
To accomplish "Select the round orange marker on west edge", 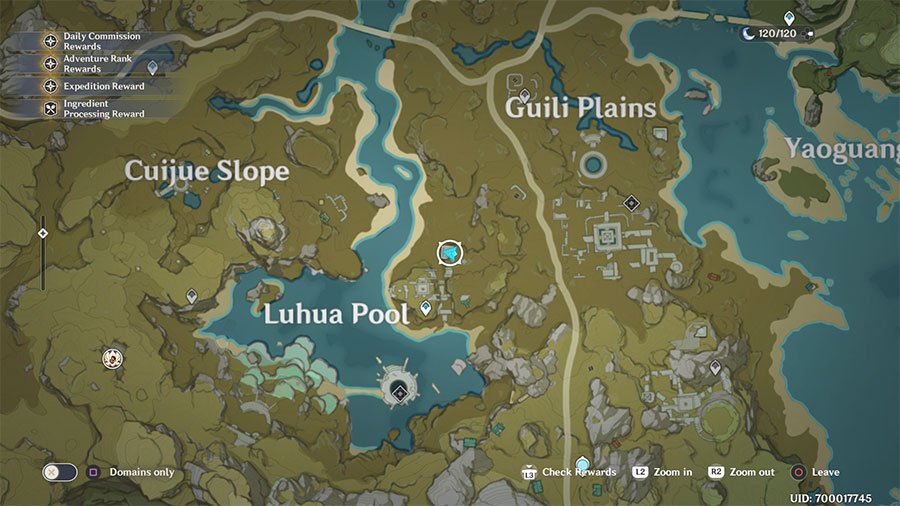I will point(113,357).
